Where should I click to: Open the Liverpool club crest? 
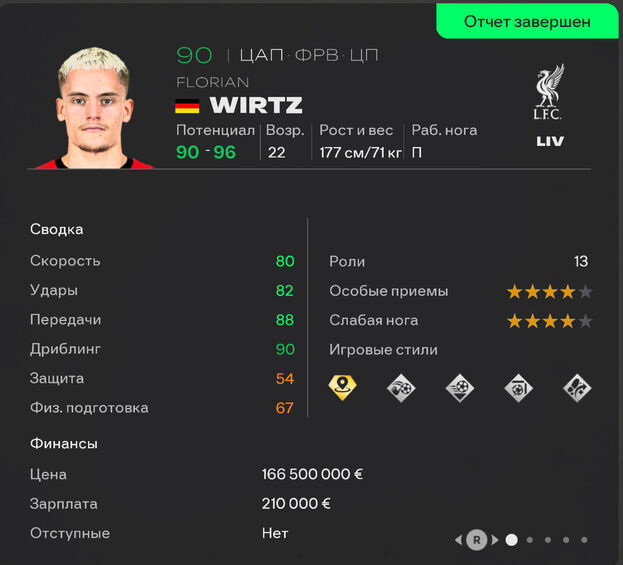pos(549,94)
